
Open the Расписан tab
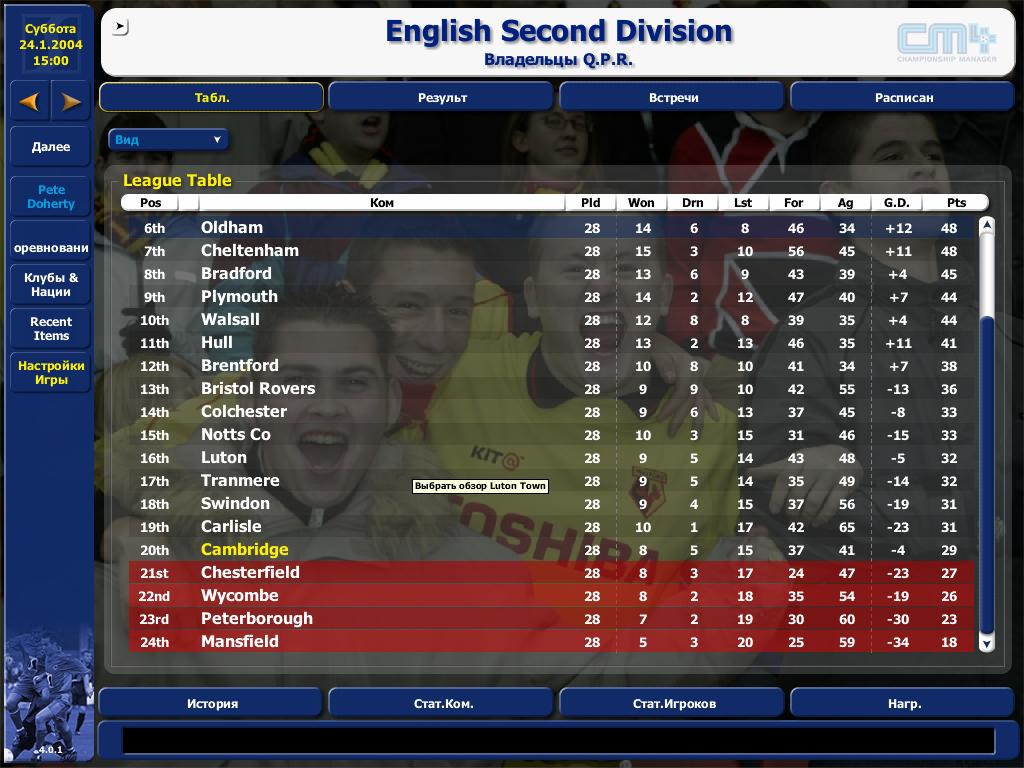(903, 97)
